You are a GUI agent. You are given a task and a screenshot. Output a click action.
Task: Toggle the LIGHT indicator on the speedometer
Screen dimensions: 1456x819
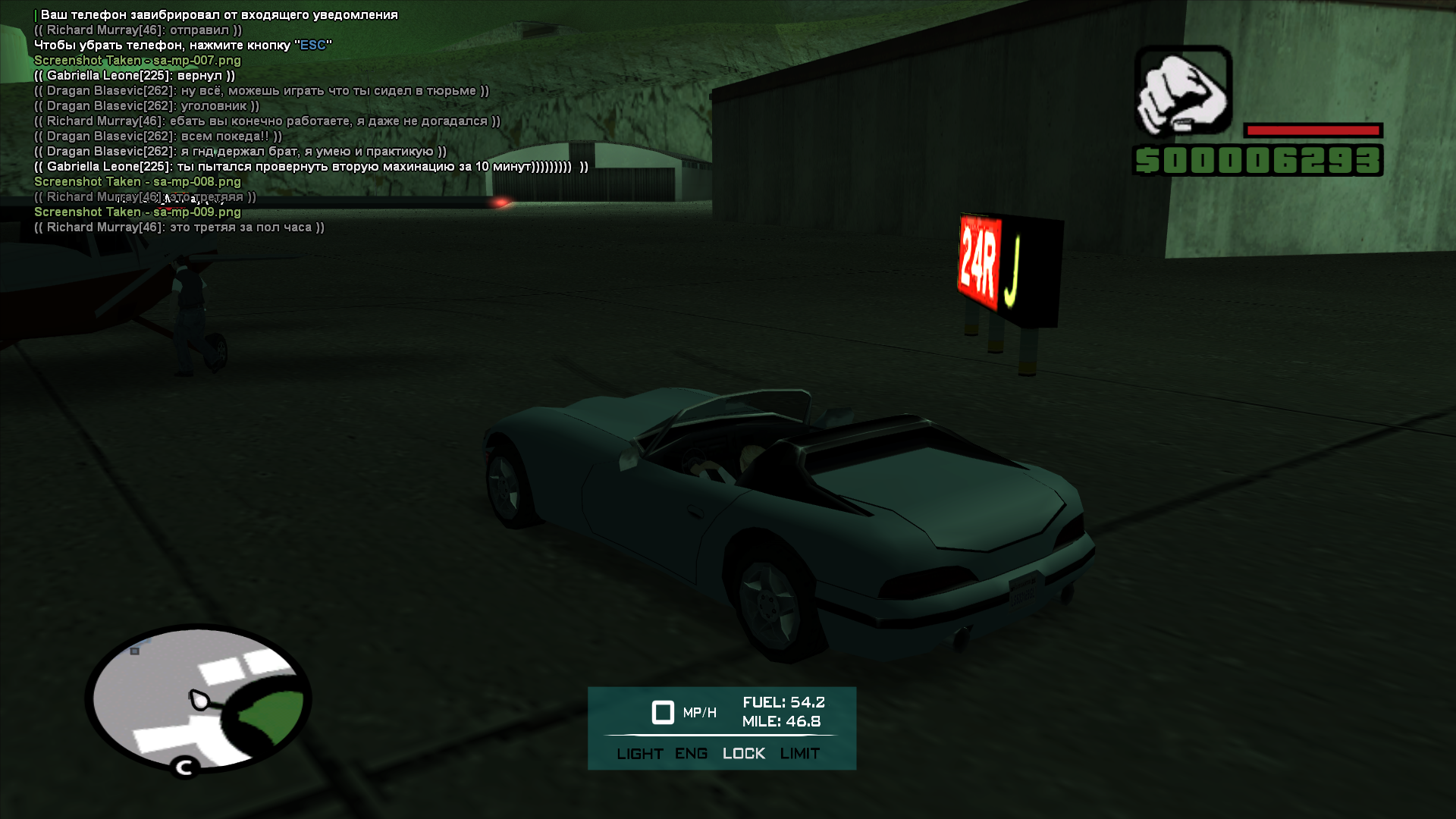tap(639, 754)
